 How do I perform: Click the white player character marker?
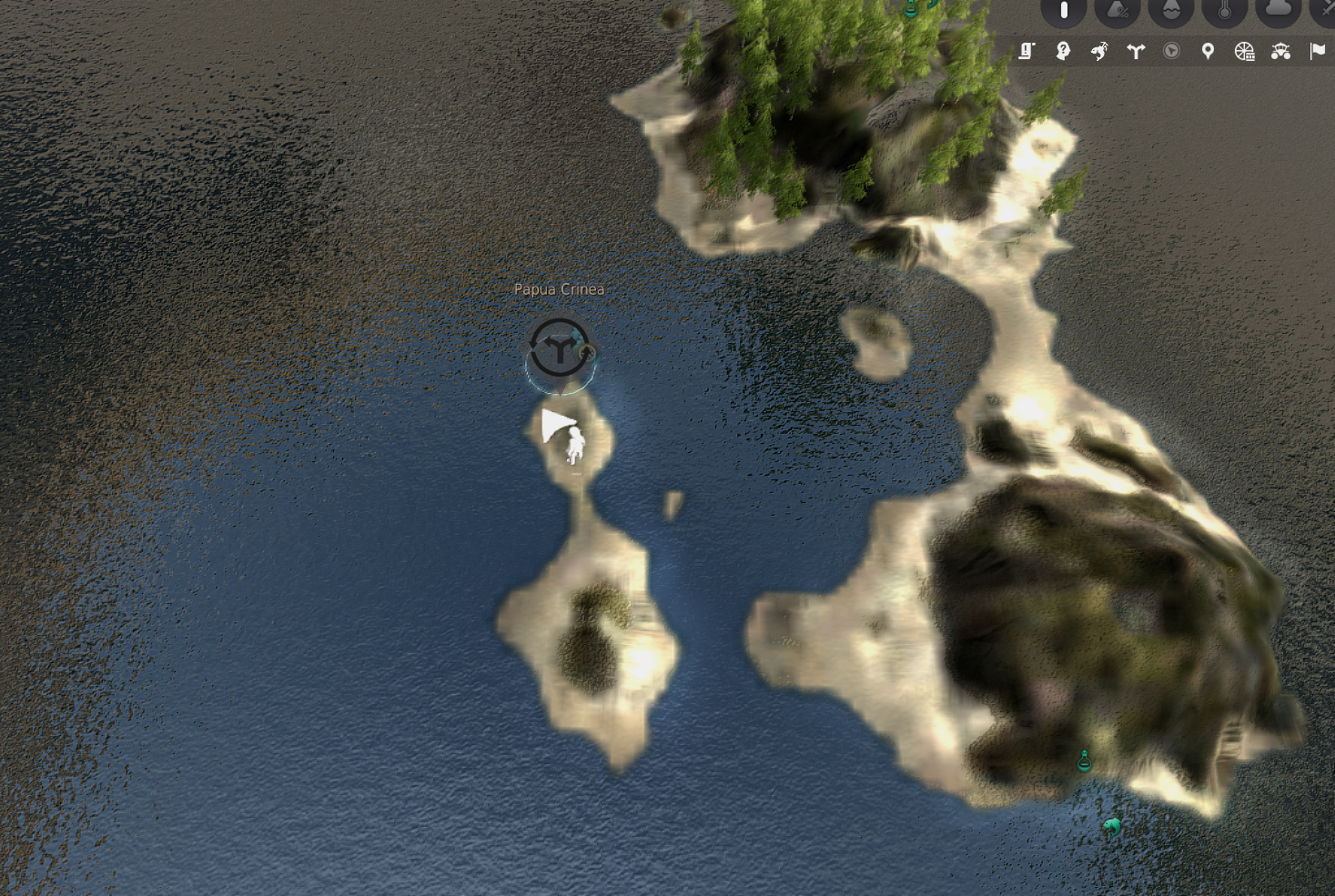(575, 446)
